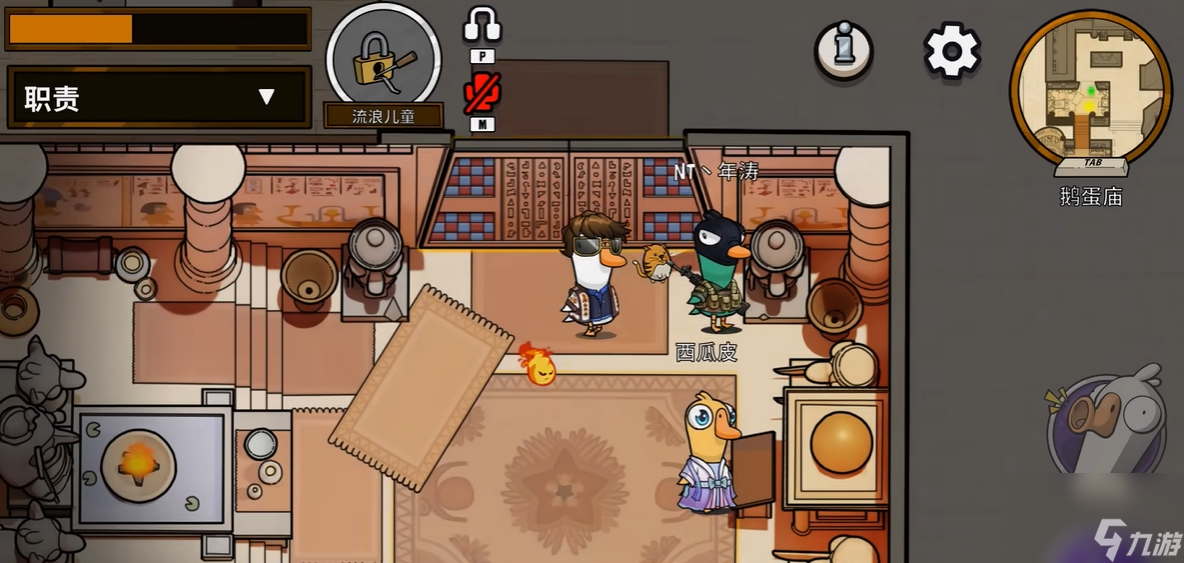Toggle the headphones audio icon
Image resolution: width=1184 pixels, height=563 pixels.
[x=482, y=25]
